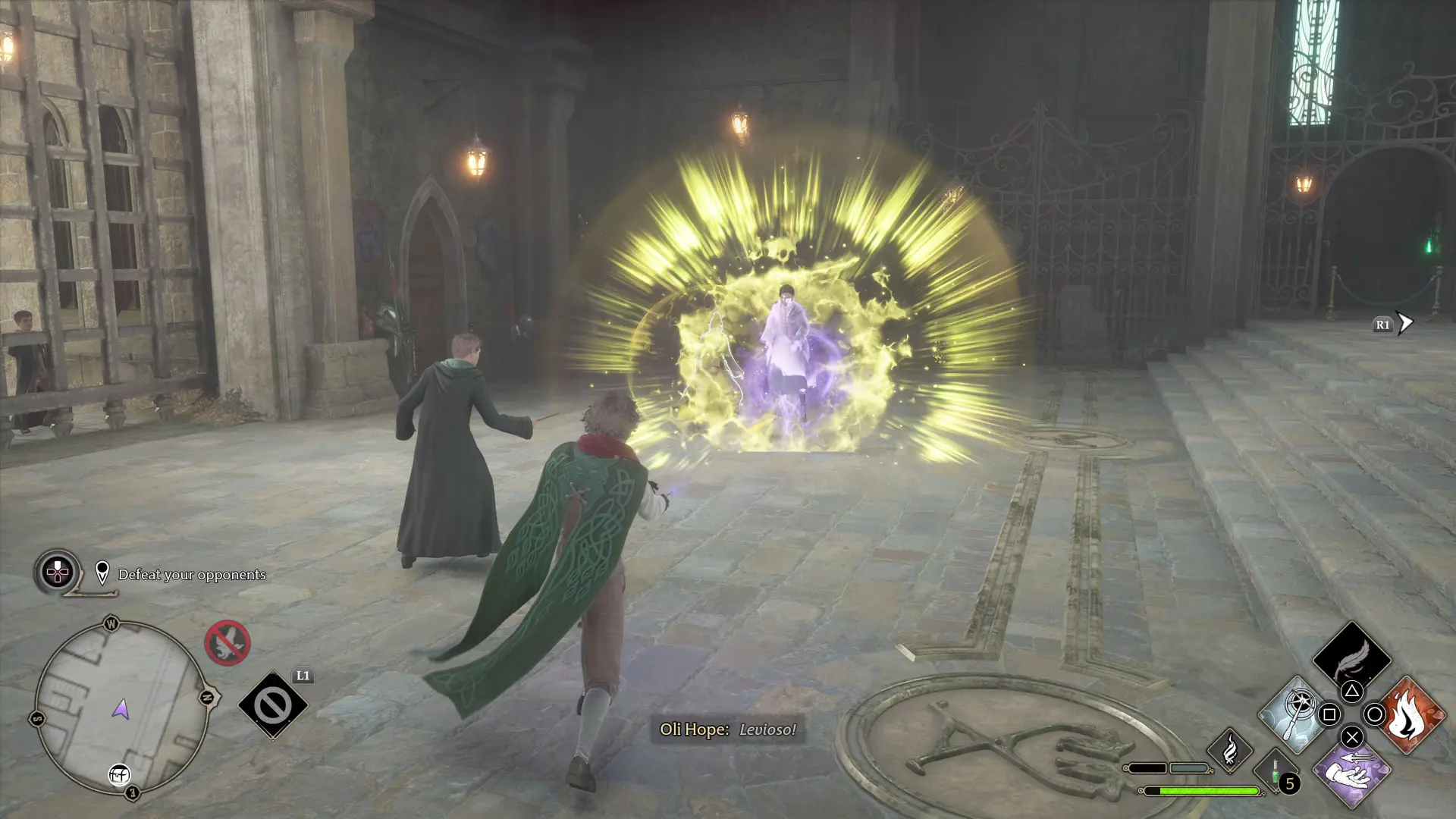Toggle the Protego block L1 icon

(x=274, y=704)
